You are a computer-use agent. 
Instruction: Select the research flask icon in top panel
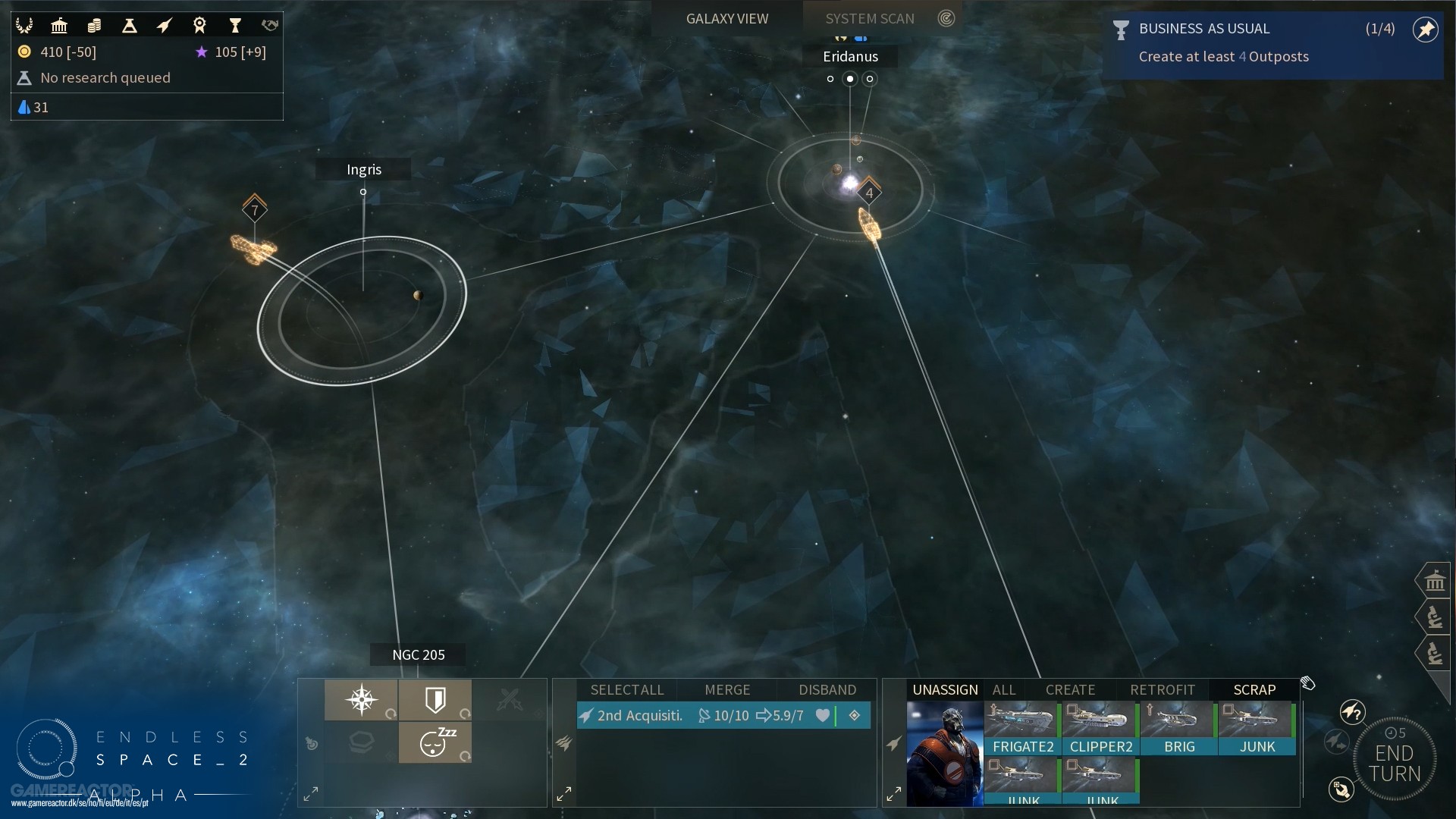click(x=130, y=25)
